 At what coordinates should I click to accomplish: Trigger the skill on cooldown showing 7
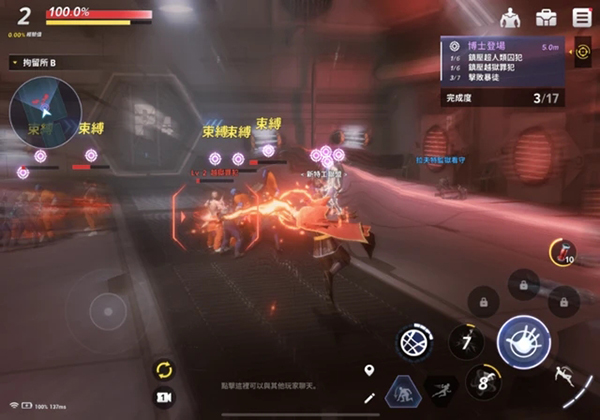click(x=464, y=342)
